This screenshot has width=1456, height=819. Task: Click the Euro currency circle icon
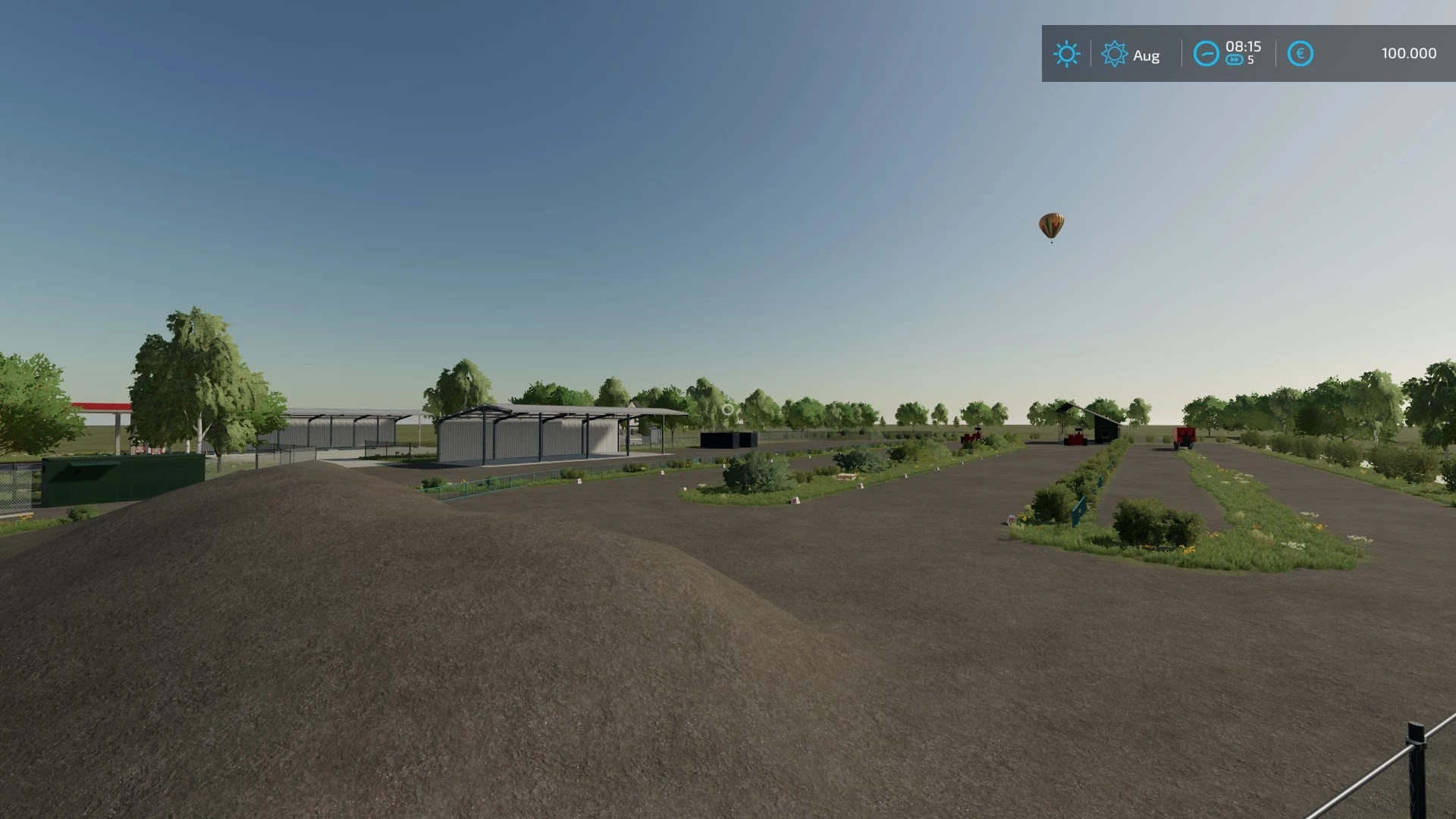1300,53
